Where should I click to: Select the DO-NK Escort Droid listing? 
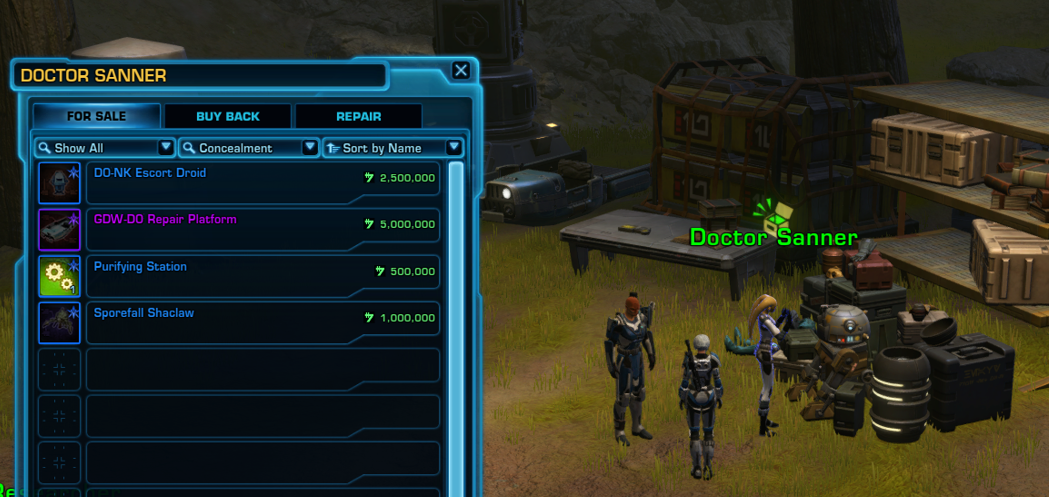pyautogui.click(x=263, y=183)
